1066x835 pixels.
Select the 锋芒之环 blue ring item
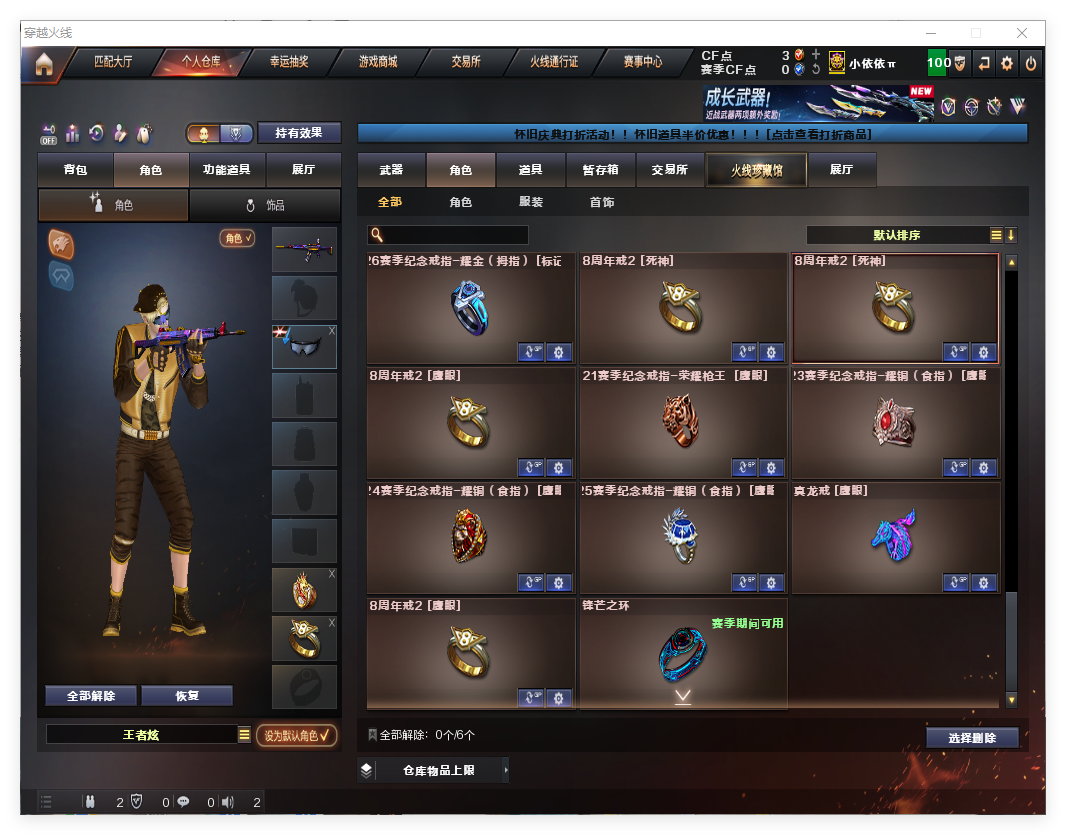(x=683, y=654)
